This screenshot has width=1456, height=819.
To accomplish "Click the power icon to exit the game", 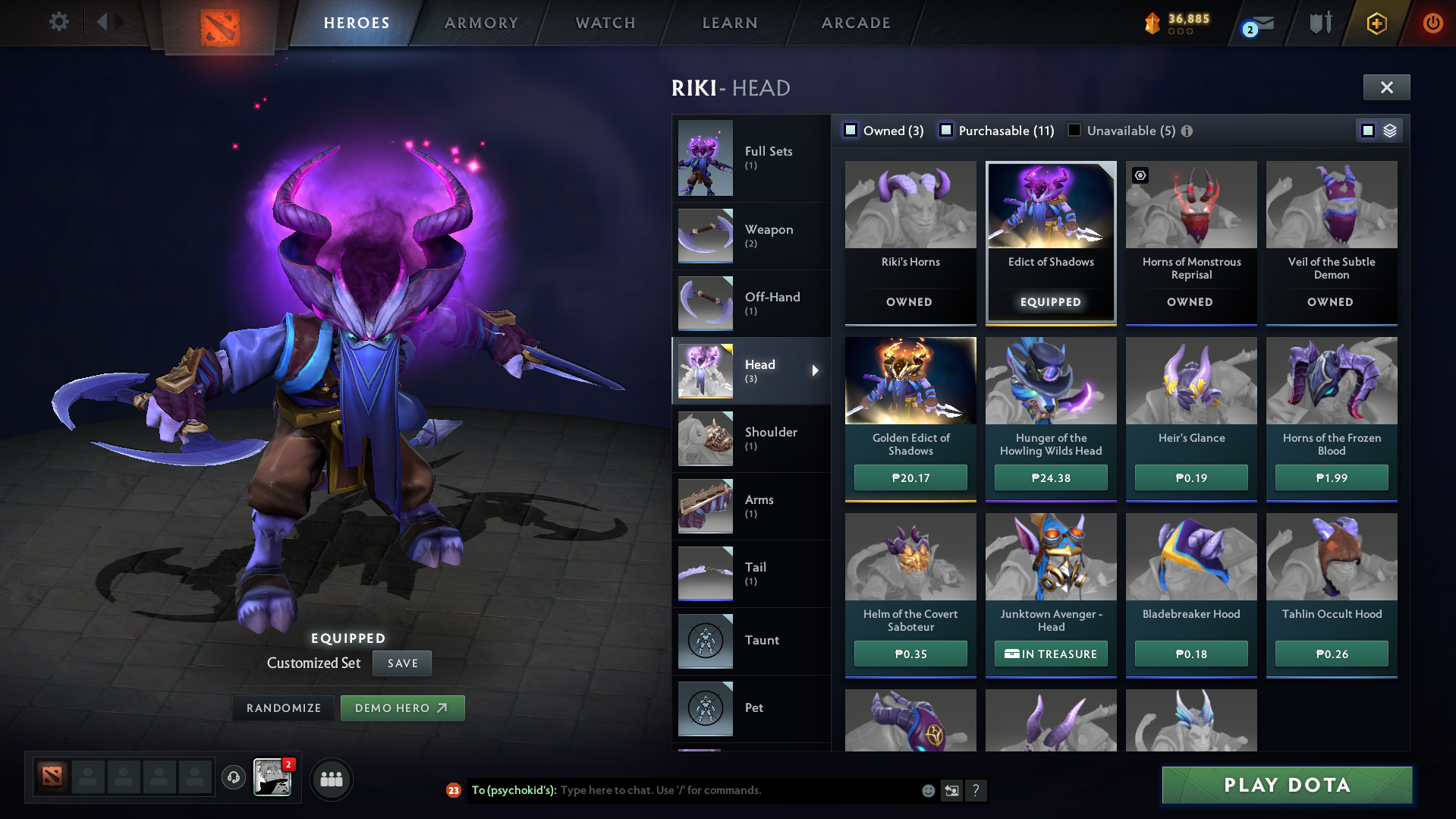I will point(1432,24).
